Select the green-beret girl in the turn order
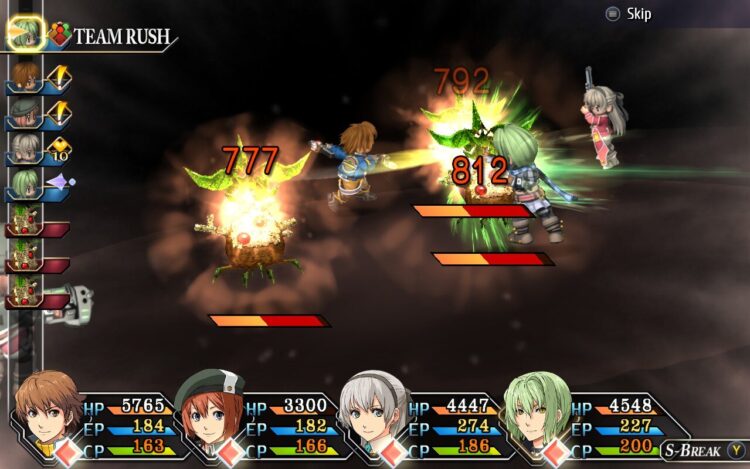 25,112
